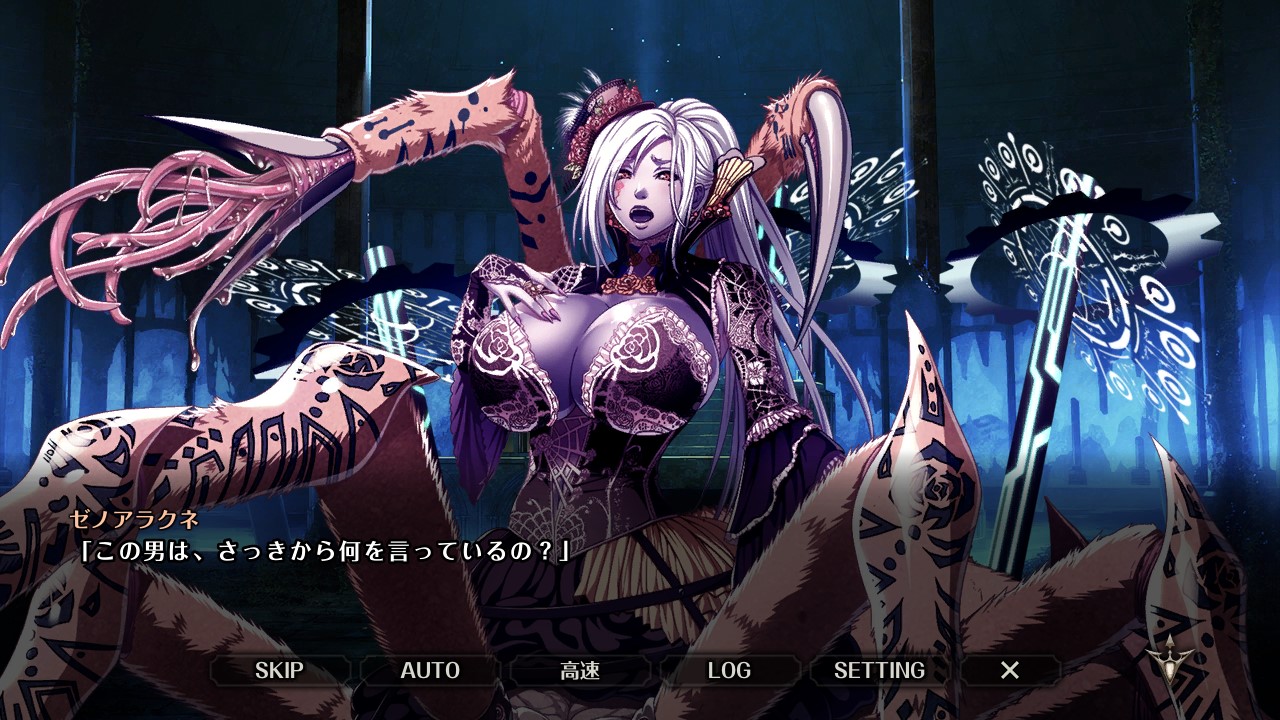Hide the text window with X
The height and width of the screenshot is (720, 1280).
[1010, 670]
